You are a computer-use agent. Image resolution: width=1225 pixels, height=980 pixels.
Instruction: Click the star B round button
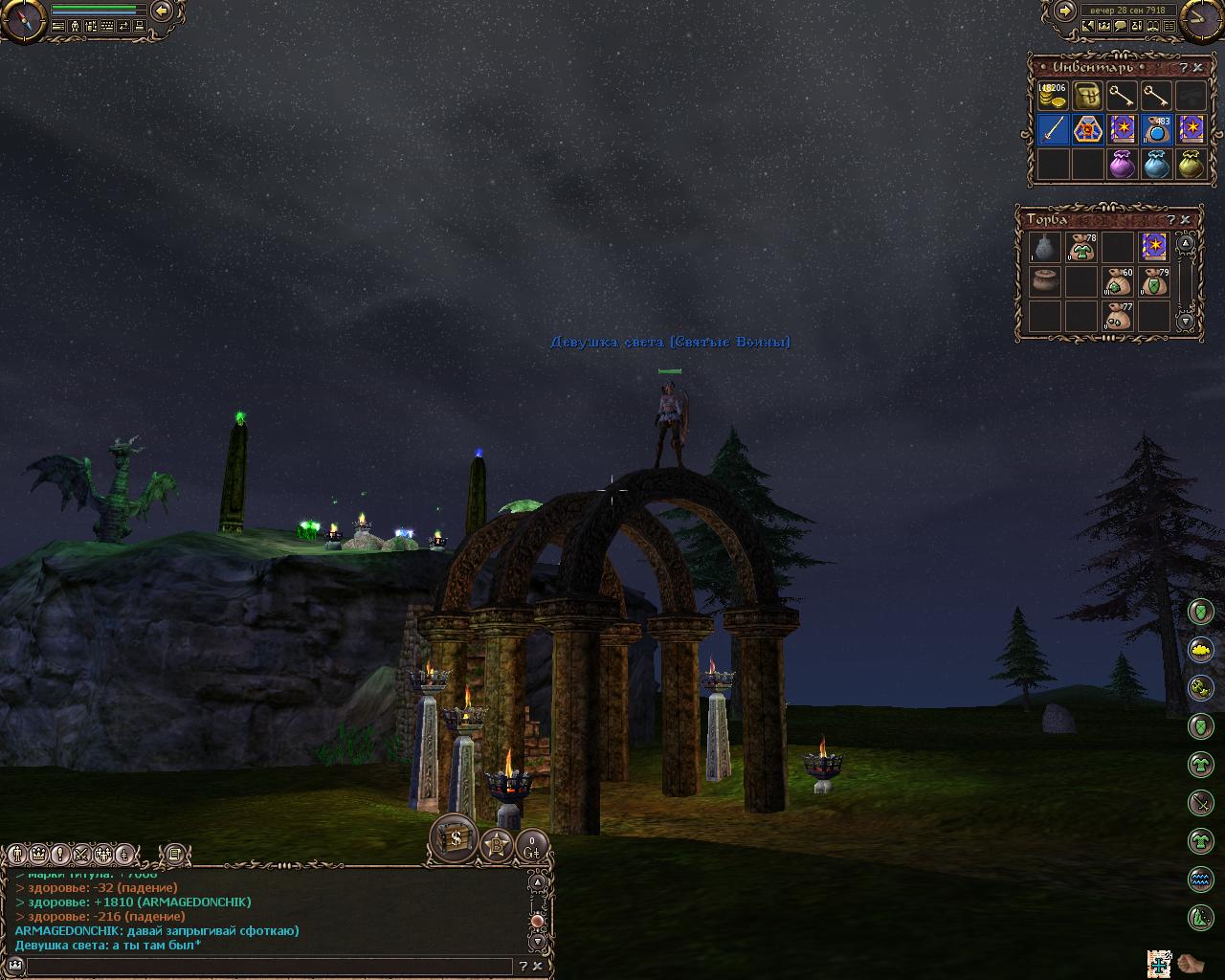(x=497, y=844)
